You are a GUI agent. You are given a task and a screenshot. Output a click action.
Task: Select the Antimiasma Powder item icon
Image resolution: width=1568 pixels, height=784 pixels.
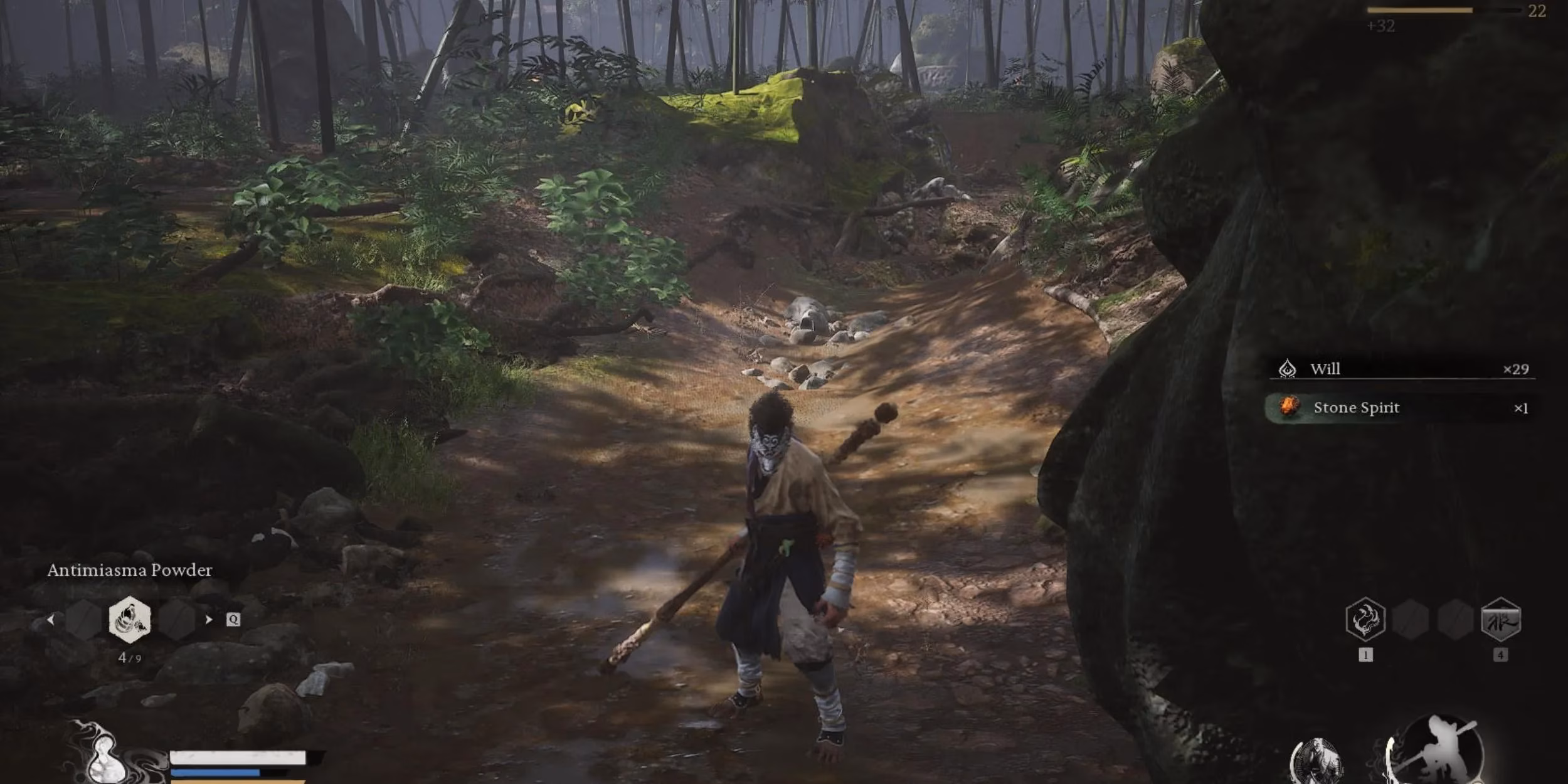(x=129, y=620)
